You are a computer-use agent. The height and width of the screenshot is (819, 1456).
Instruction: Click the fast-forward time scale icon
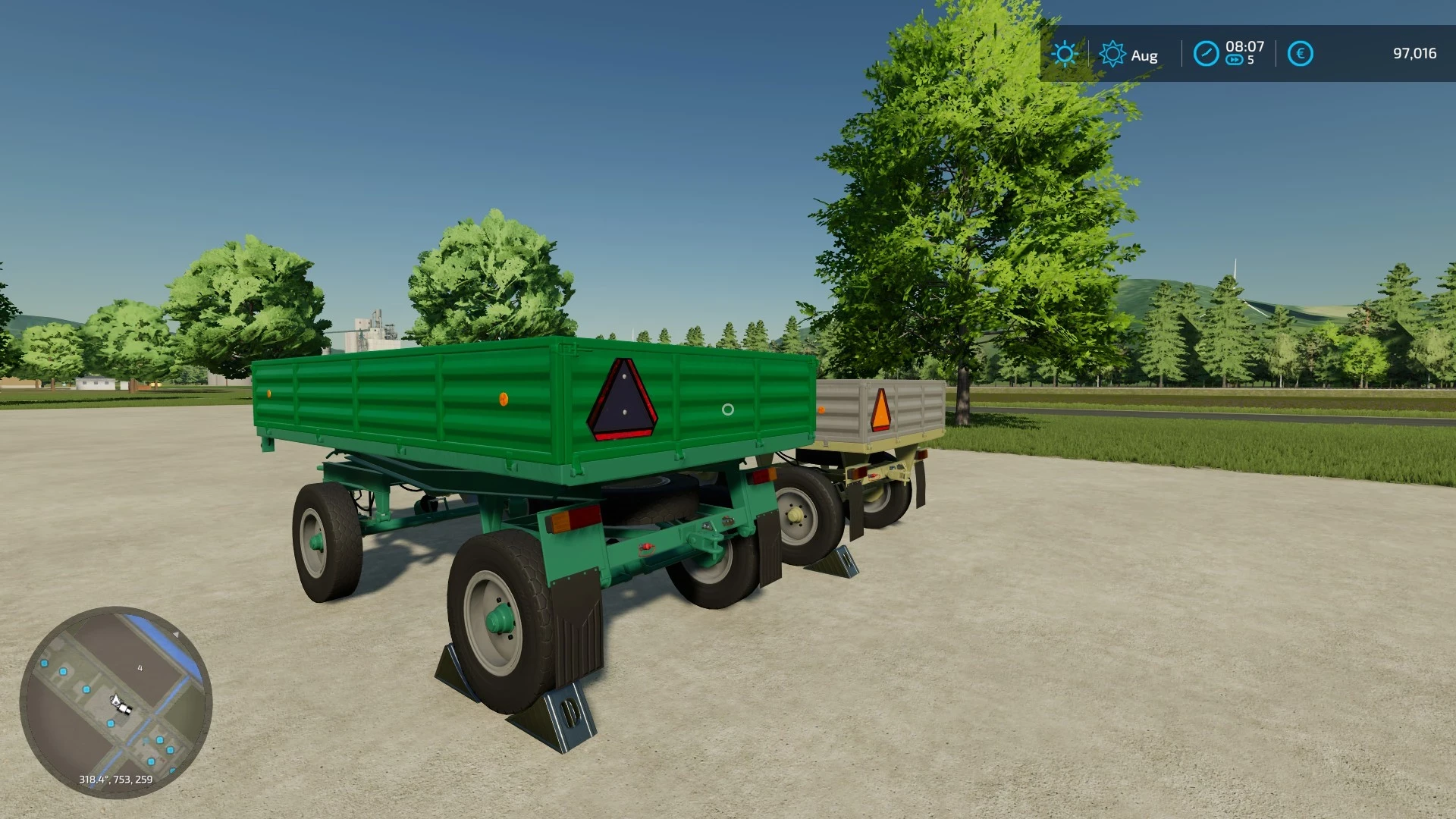tap(1235, 60)
